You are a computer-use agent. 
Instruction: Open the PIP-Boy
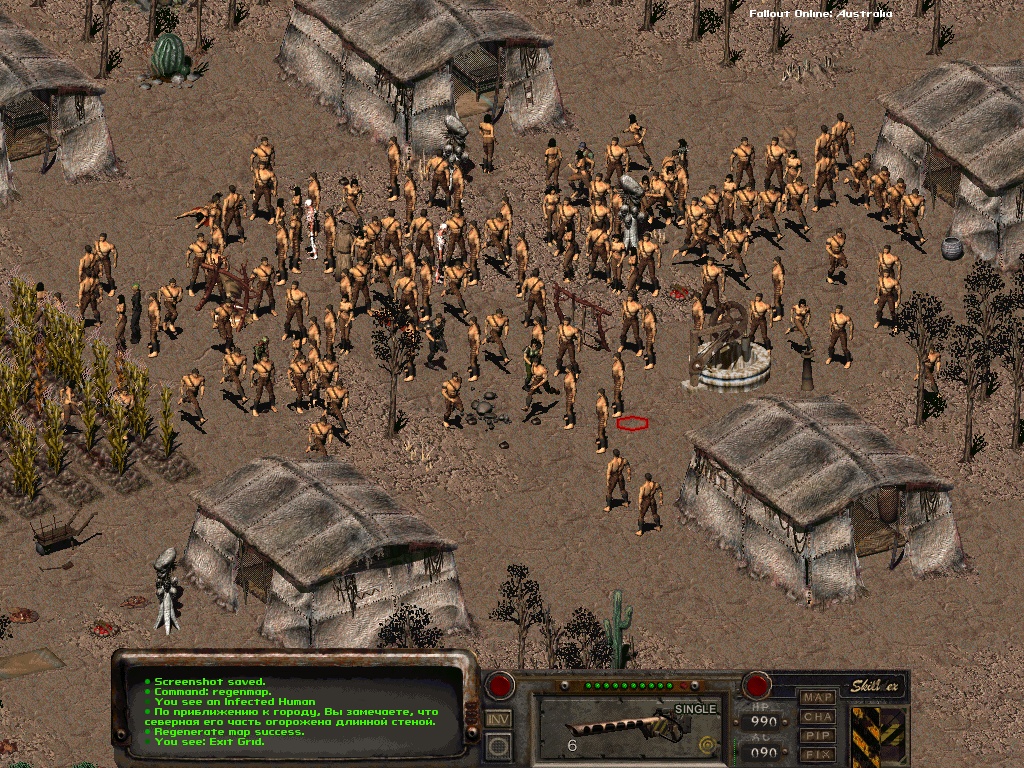click(x=818, y=735)
